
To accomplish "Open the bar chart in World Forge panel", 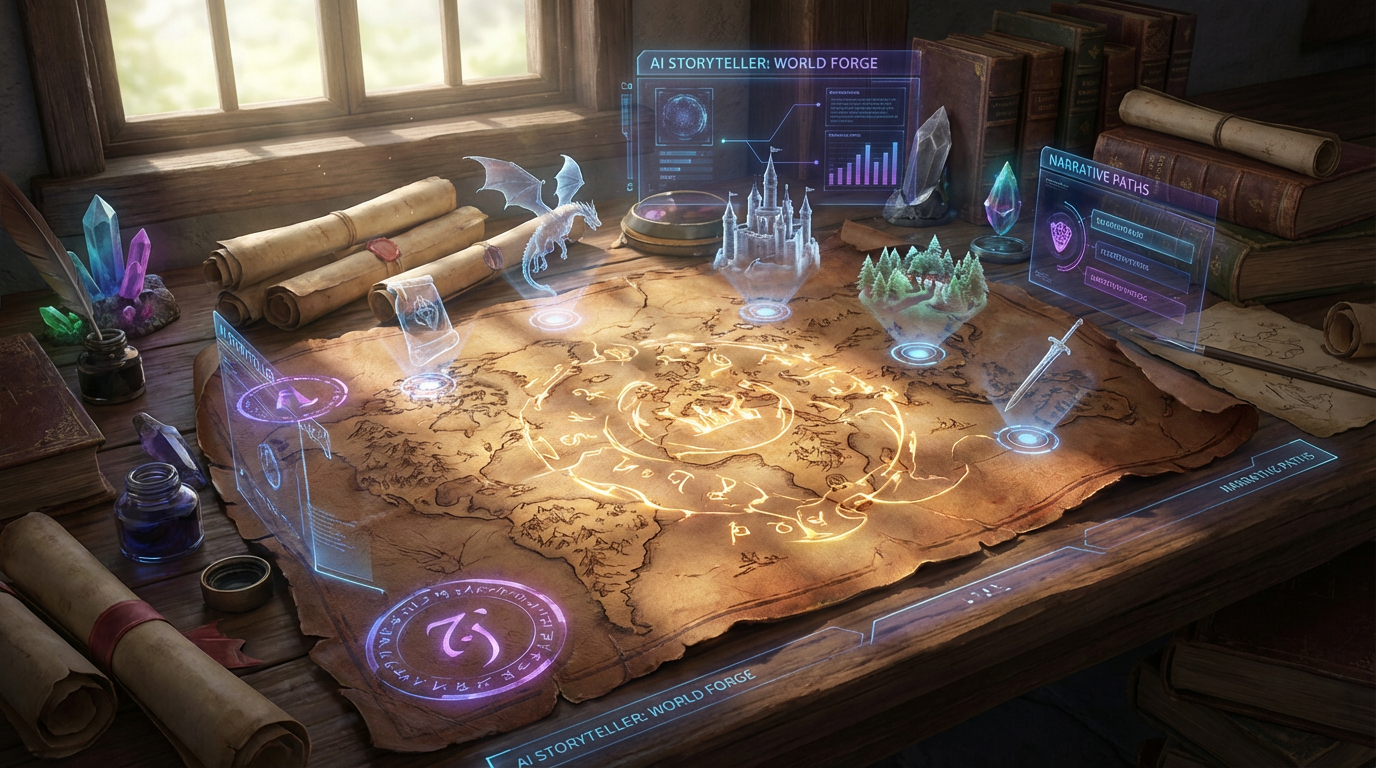I will [863, 162].
